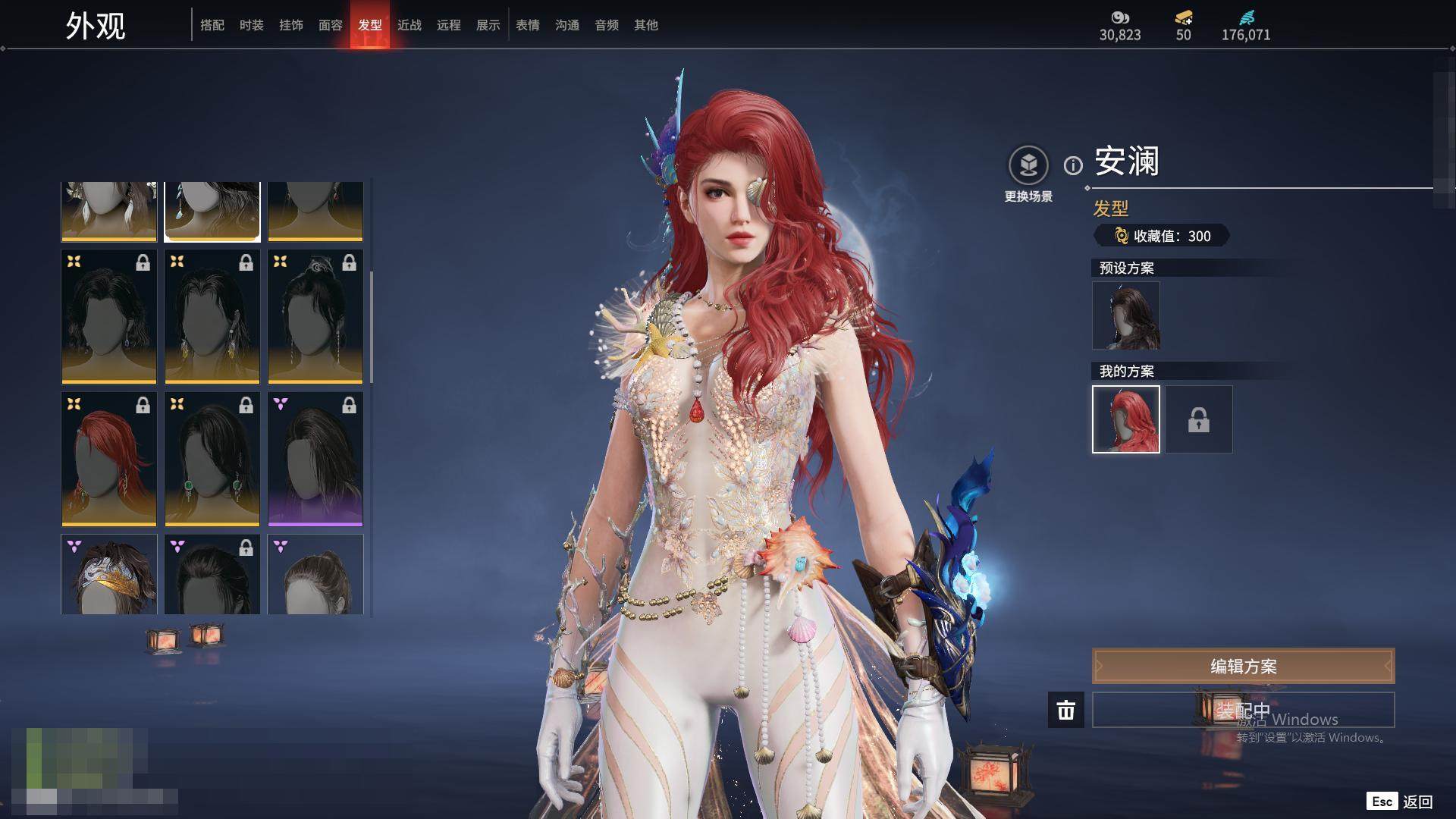Delete scheme with the trash can icon
Screen dimensions: 1456x819
click(x=1066, y=710)
